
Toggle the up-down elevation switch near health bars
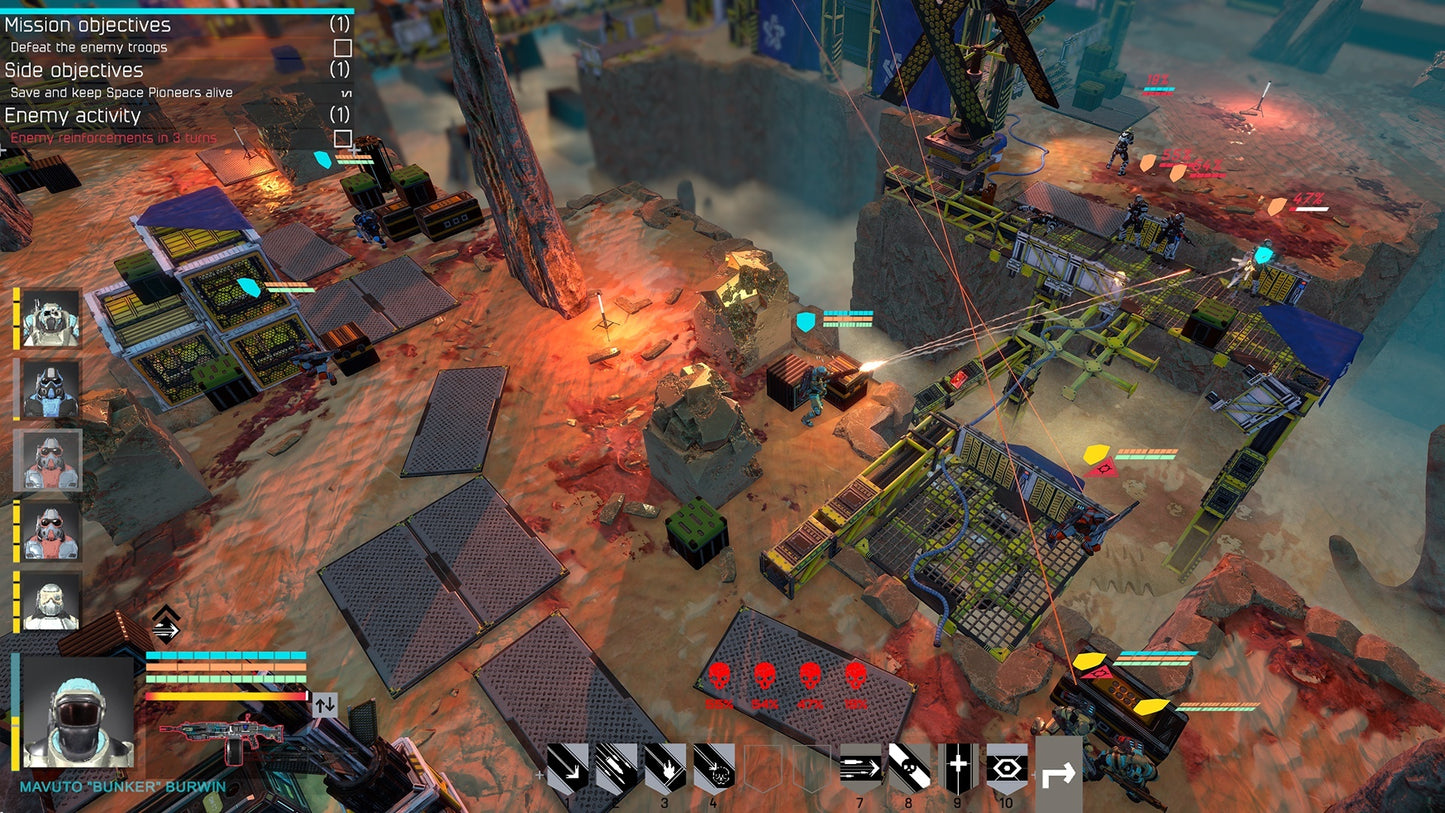323,704
